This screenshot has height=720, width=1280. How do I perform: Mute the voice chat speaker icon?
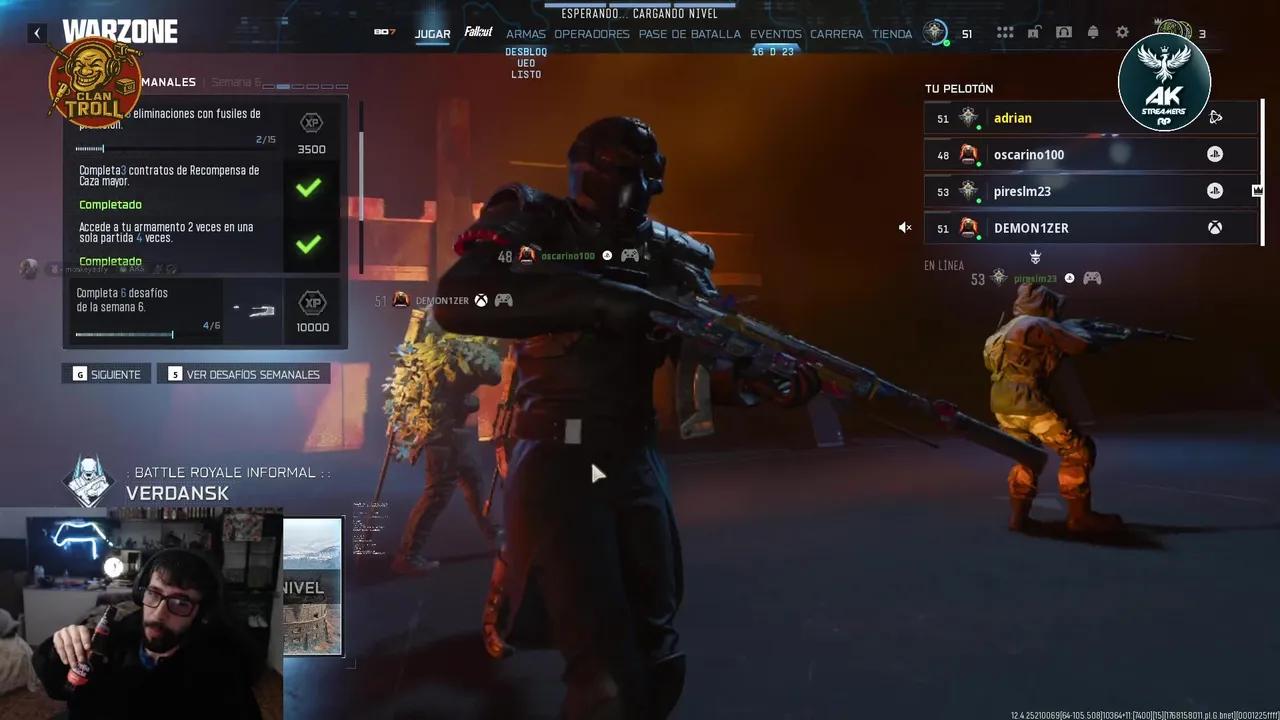(x=905, y=227)
